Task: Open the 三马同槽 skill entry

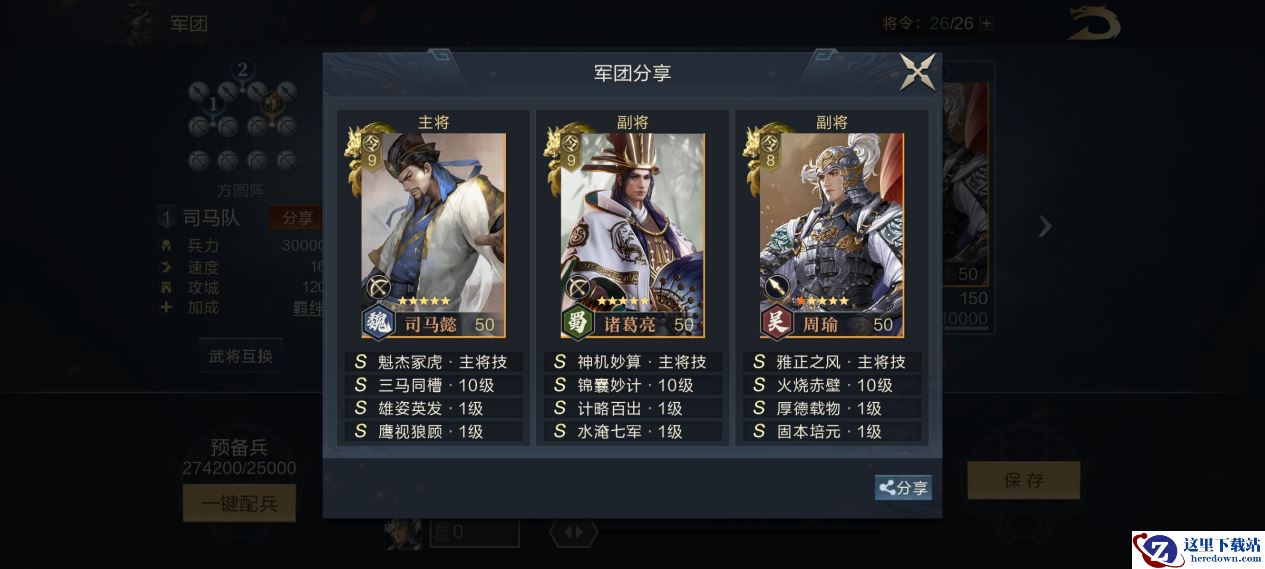Action: pyautogui.click(x=433, y=385)
